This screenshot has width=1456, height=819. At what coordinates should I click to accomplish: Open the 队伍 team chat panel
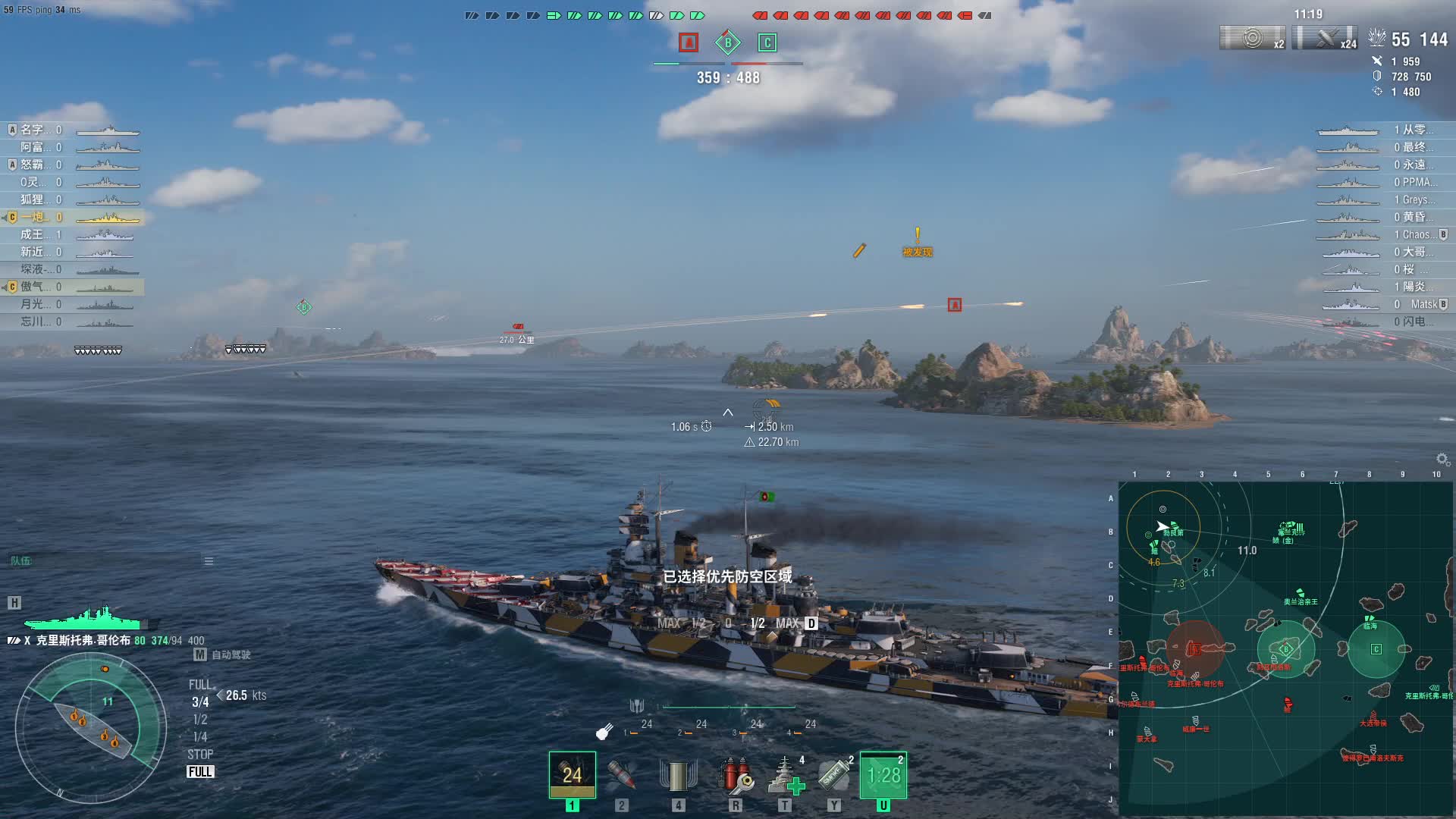[21, 561]
